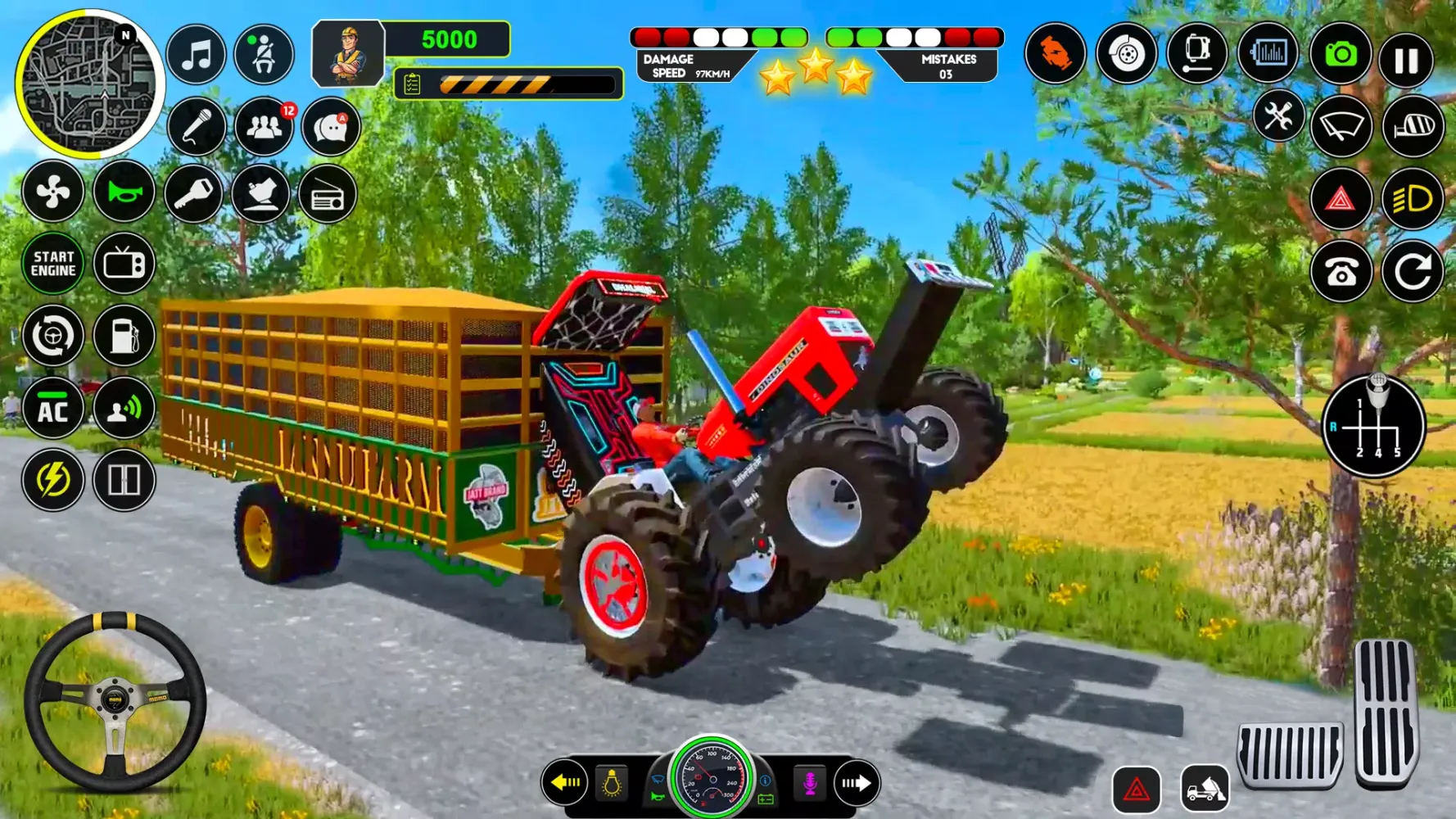Toggle the music note button
Image resolution: width=1456 pixels, height=819 pixels.
197,56
